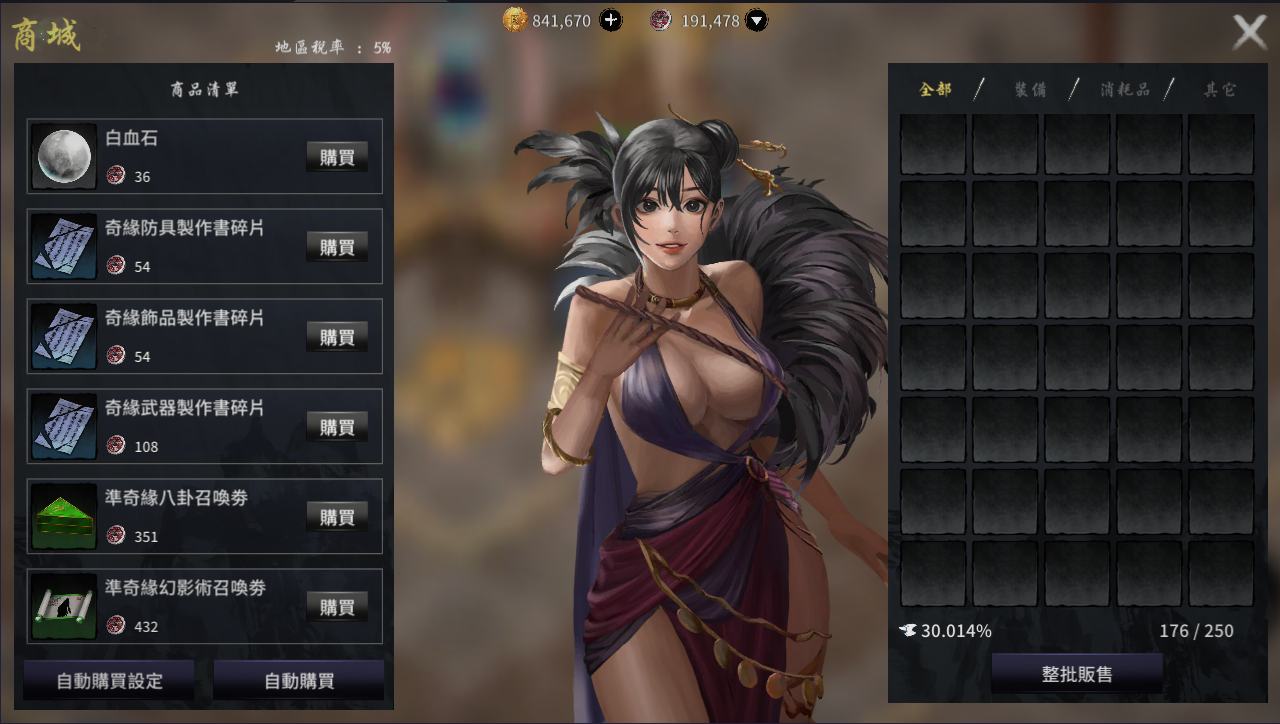The image size is (1280, 724).
Task: Purchase 奇緣武器製作書碎片
Action: point(337,427)
